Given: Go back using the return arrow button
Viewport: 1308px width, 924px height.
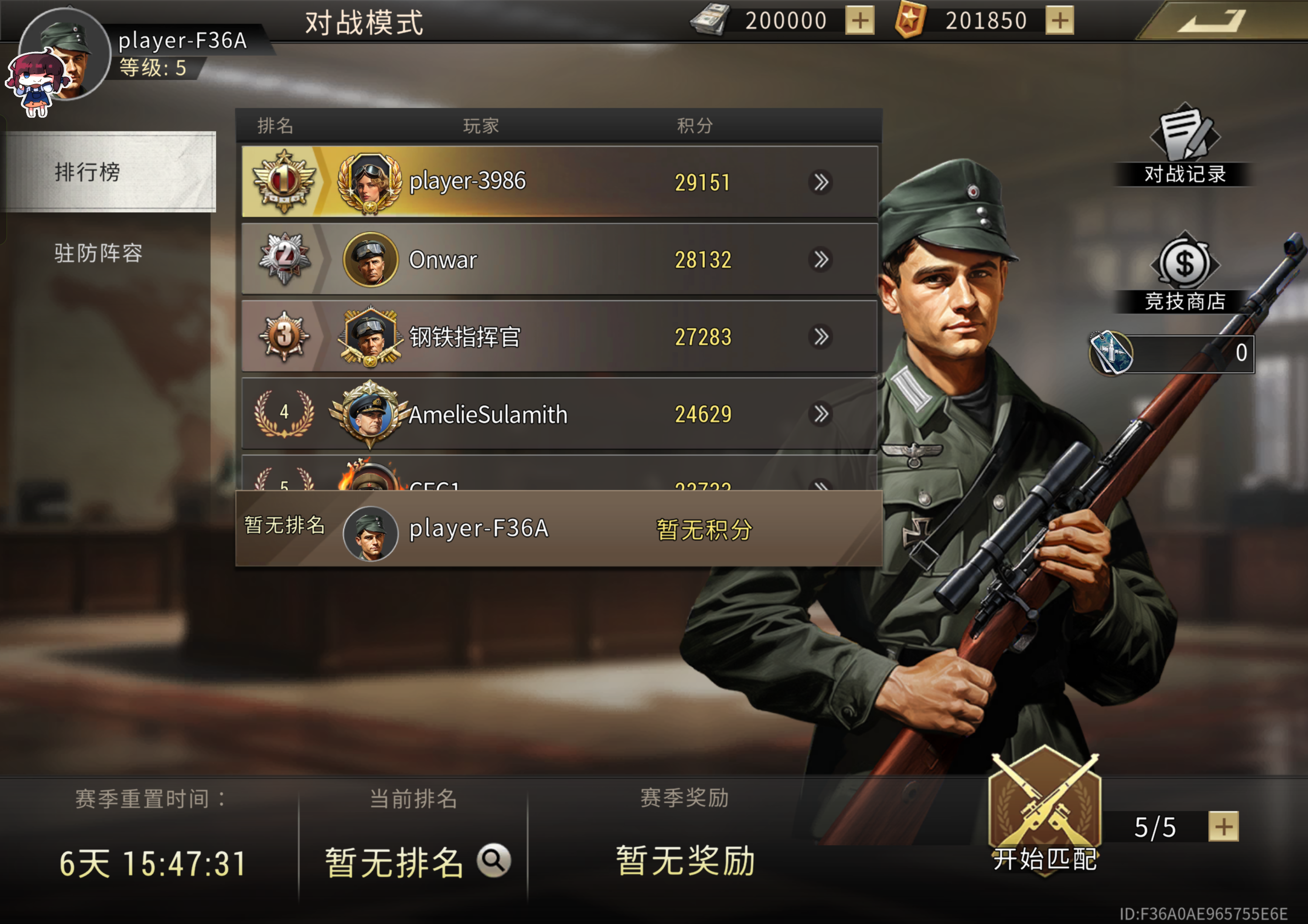Looking at the screenshot, I should pos(1211,21).
